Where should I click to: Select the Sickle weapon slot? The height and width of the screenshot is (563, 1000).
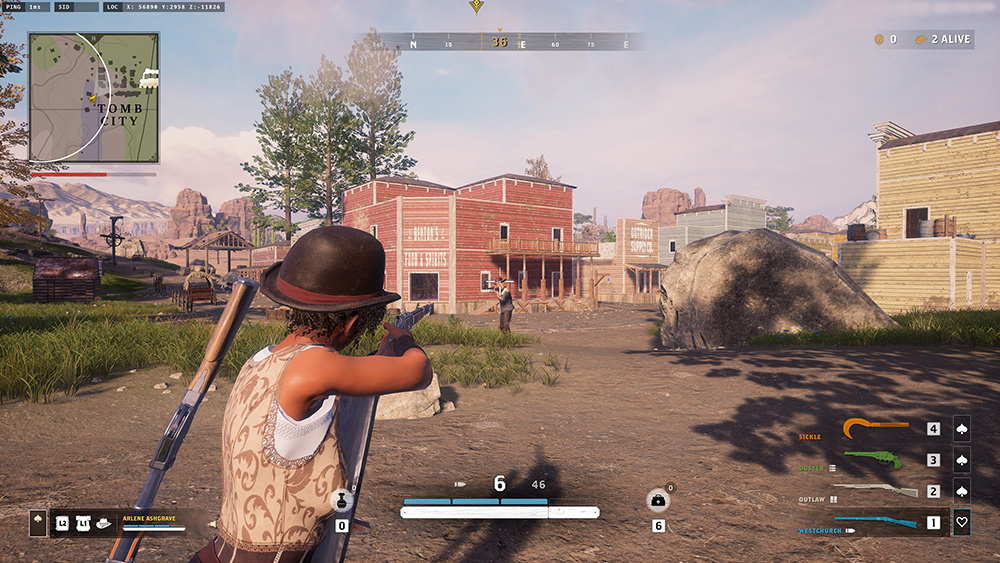point(877,429)
